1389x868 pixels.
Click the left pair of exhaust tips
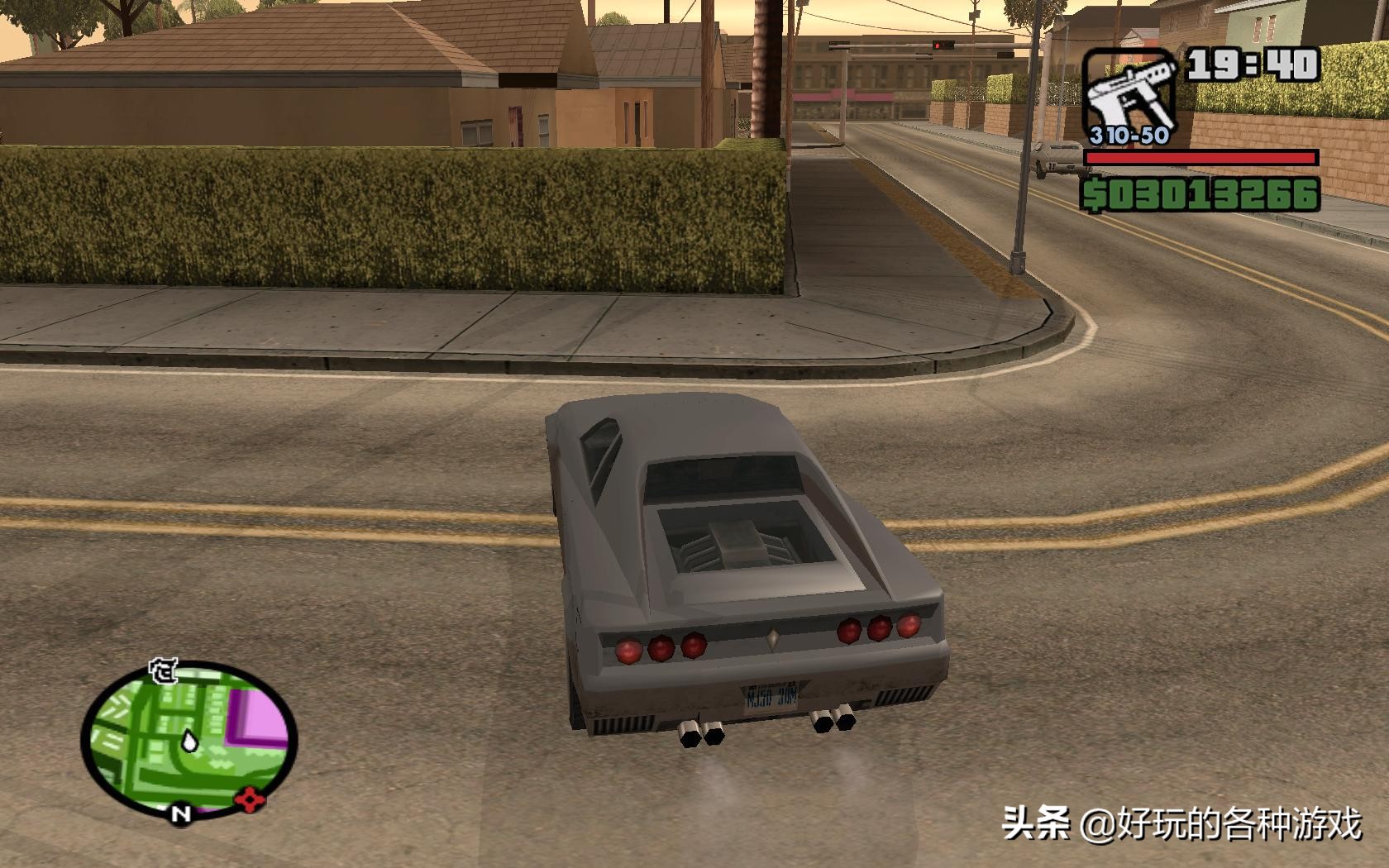[702, 732]
